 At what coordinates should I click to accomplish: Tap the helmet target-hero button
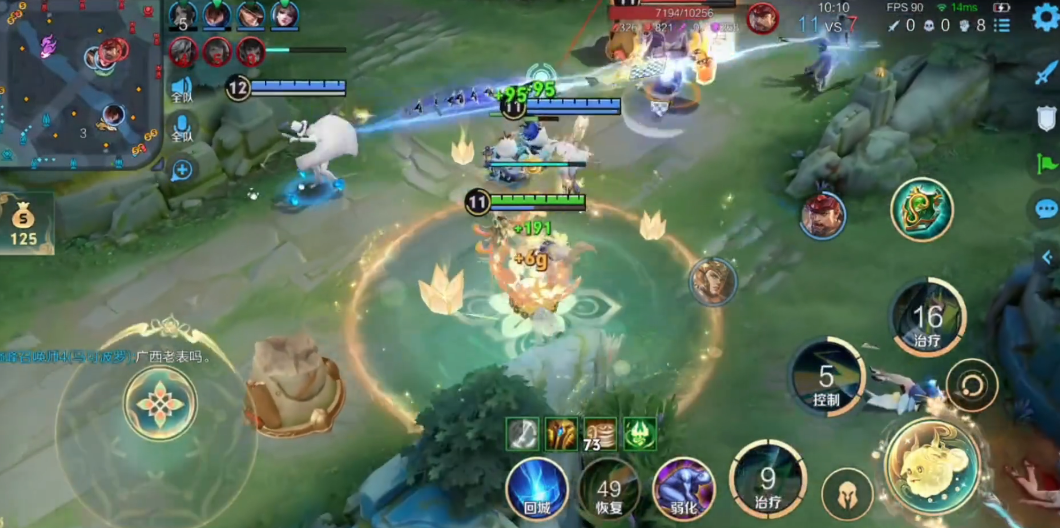[x=846, y=494]
